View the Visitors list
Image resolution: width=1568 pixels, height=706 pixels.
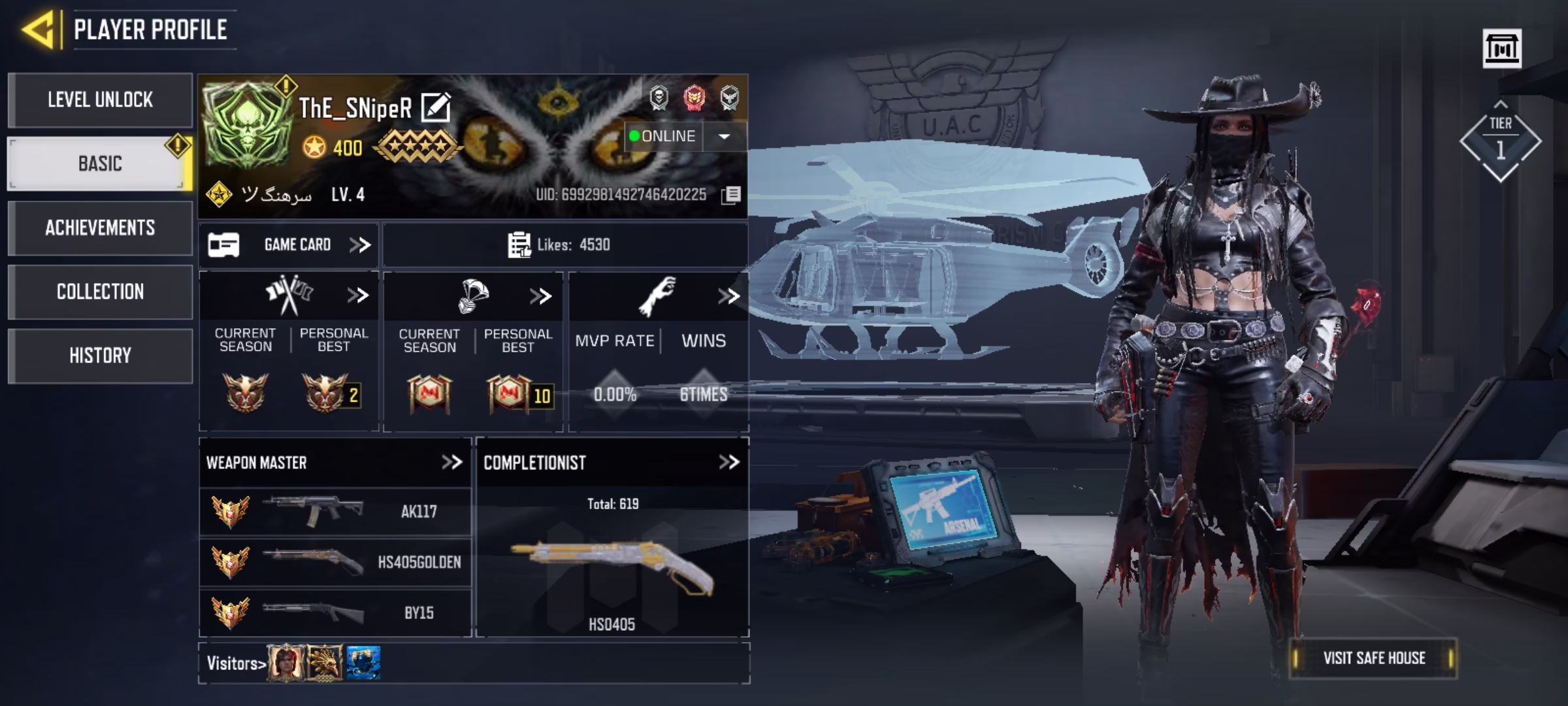coord(237,664)
